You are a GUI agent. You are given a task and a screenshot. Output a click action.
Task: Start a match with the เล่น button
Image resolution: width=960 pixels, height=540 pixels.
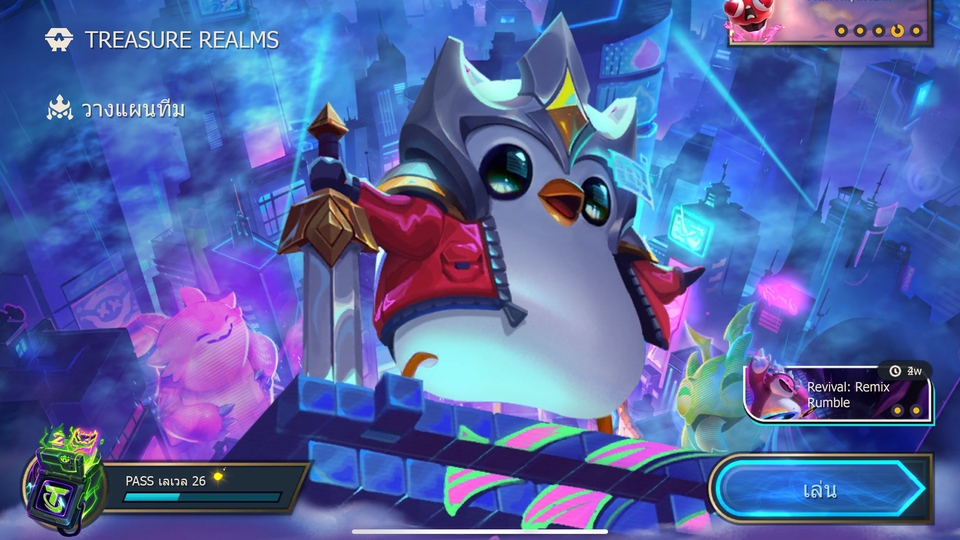tap(820, 490)
